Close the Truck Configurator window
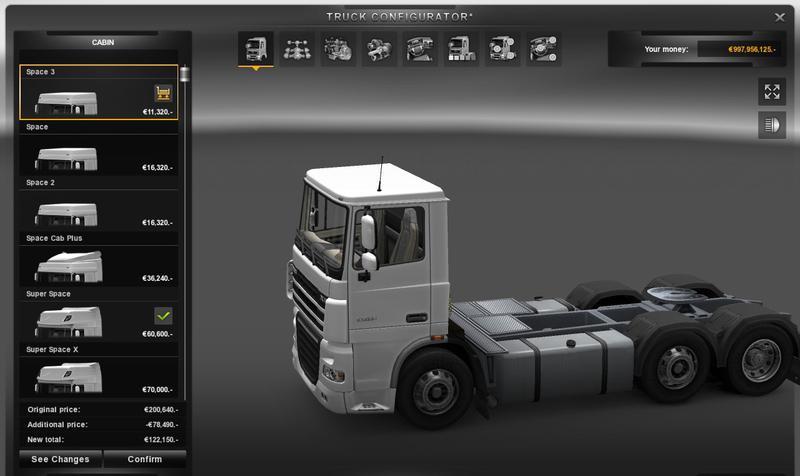Viewport: 800px width, 476px height. point(779,17)
